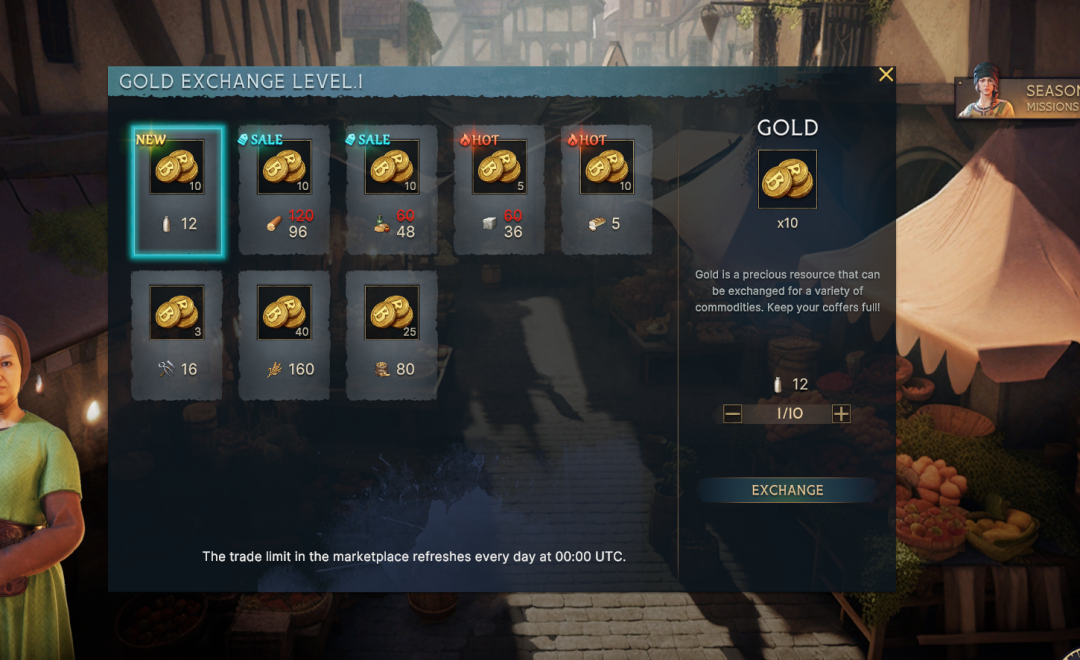Image resolution: width=1080 pixels, height=660 pixels.
Task: Choose the 25 gold offer costing 80
Action: [x=391, y=335]
